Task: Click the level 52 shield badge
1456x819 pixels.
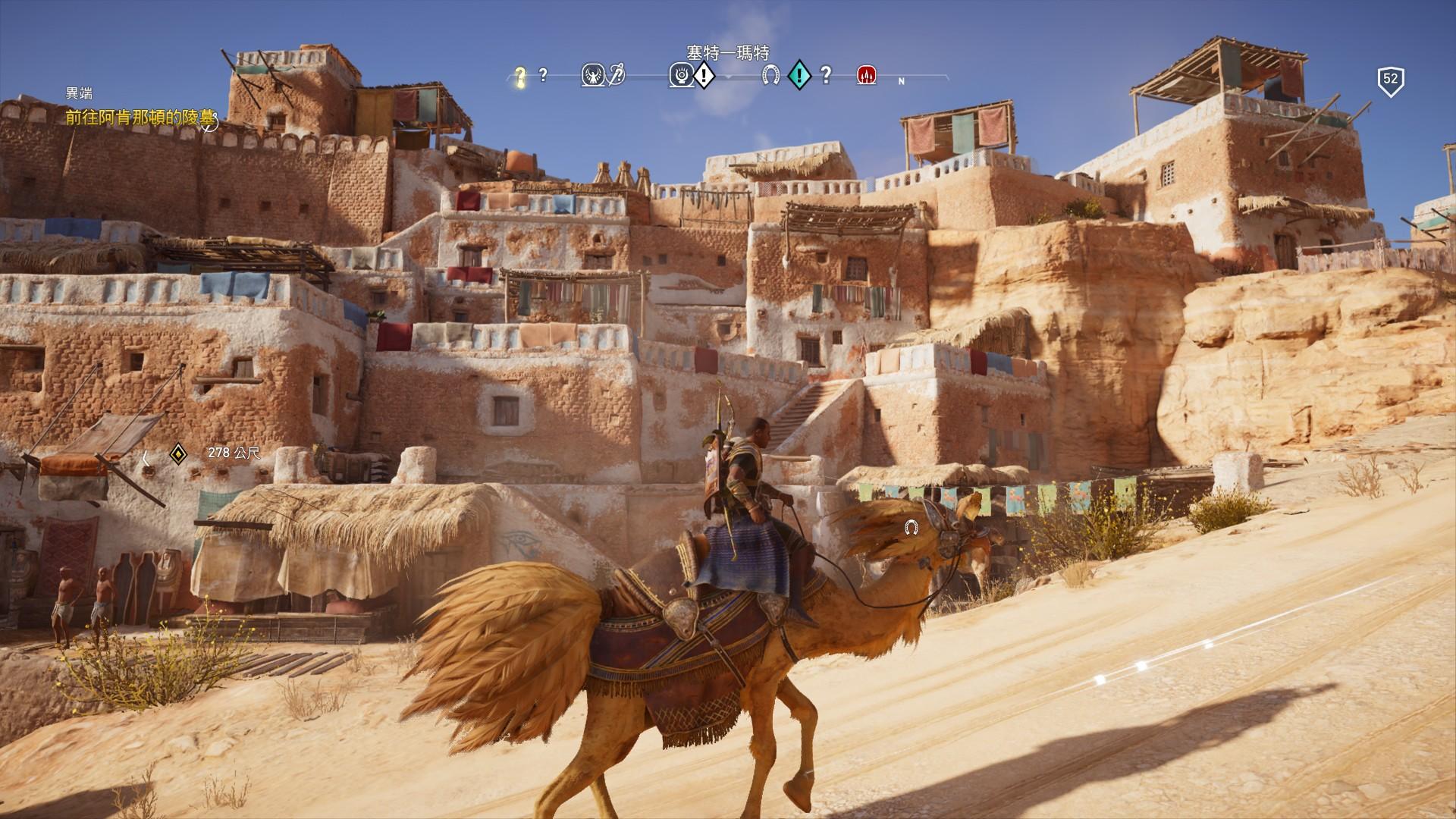Action: tap(1390, 80)
